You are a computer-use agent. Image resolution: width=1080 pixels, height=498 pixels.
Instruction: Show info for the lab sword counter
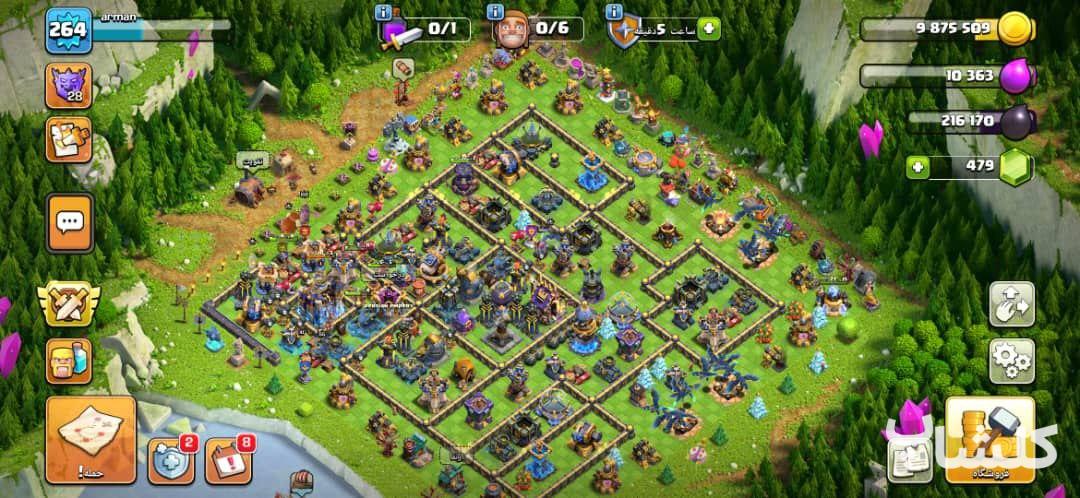click(383, 12)
